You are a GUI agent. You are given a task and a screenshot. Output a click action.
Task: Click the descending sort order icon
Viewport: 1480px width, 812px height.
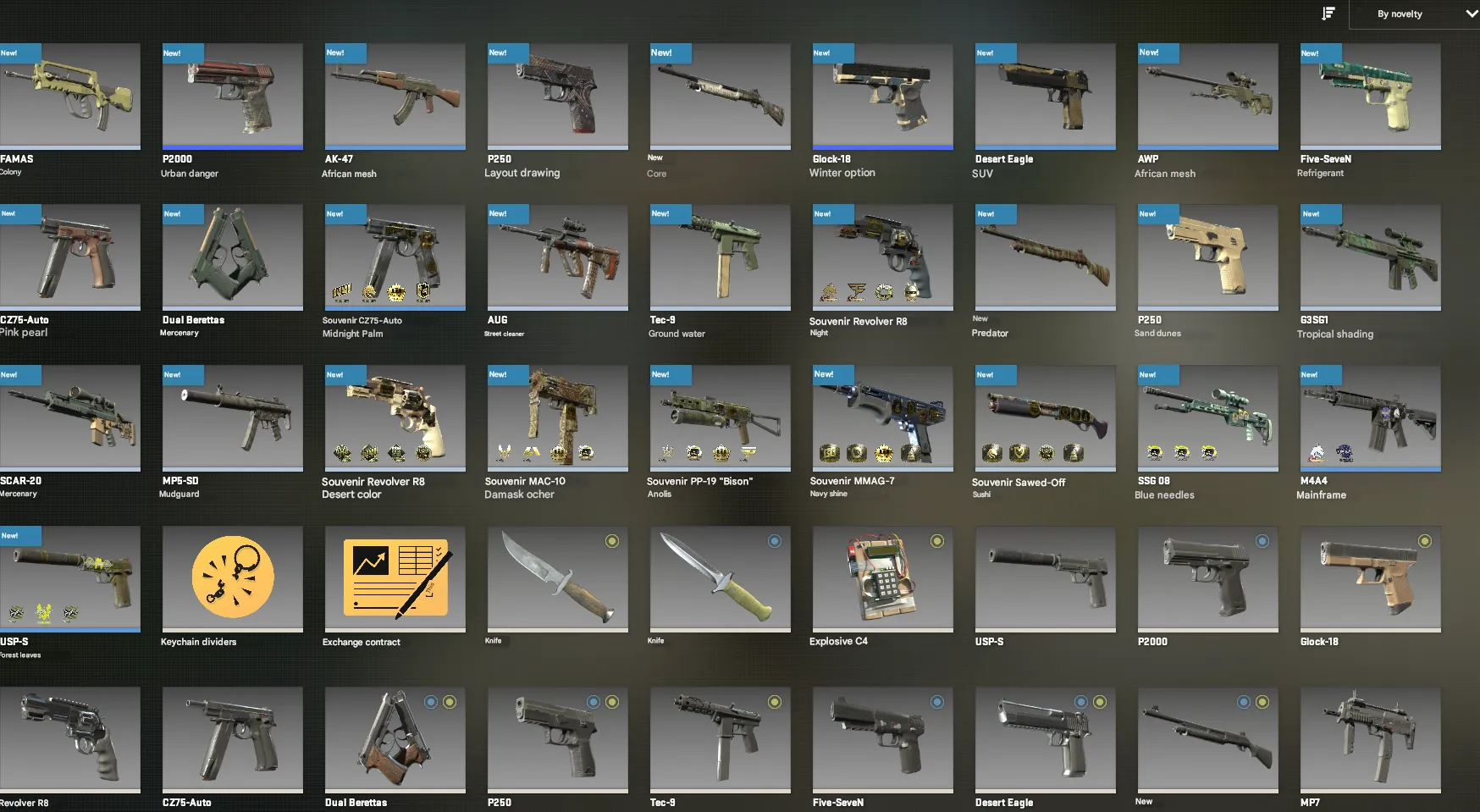coord(1328,13)
